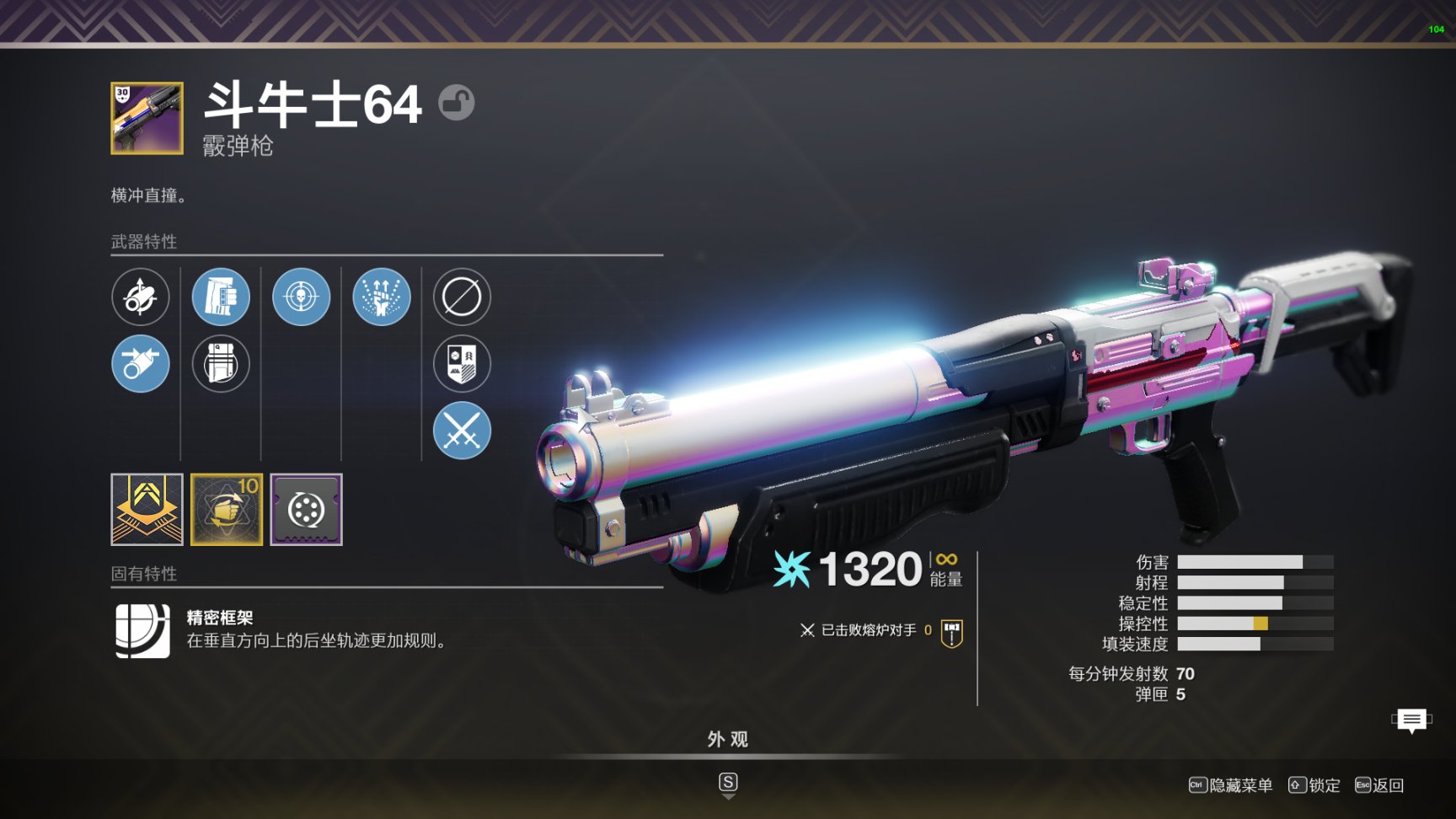Select the crossed swords Crucible tracker
The image size is (1456, 819).
coord(462,431)
